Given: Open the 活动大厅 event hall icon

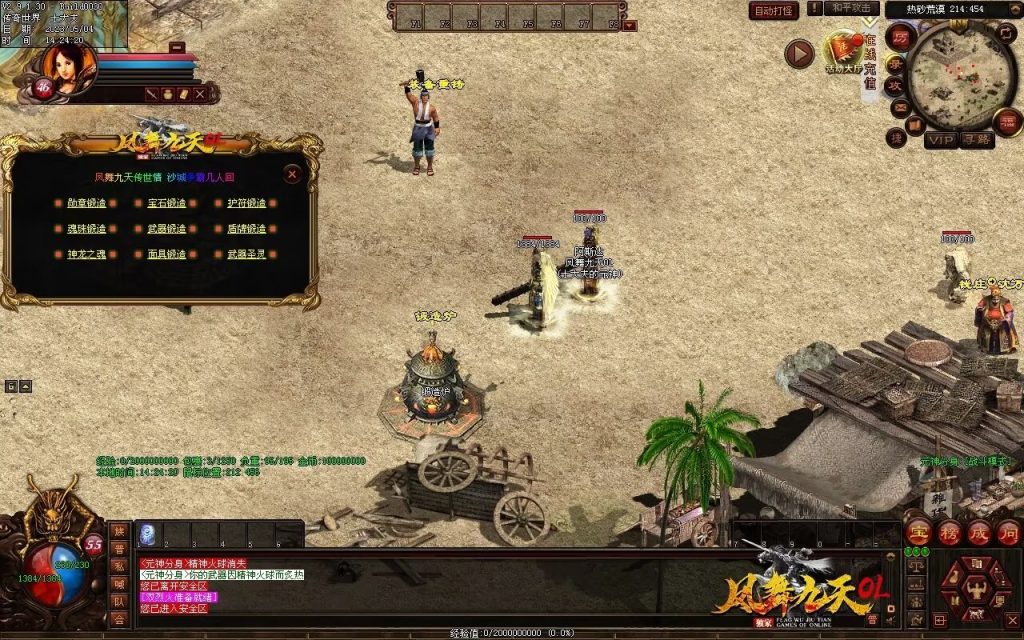Looking at the screenshot, I should [842, 52].
